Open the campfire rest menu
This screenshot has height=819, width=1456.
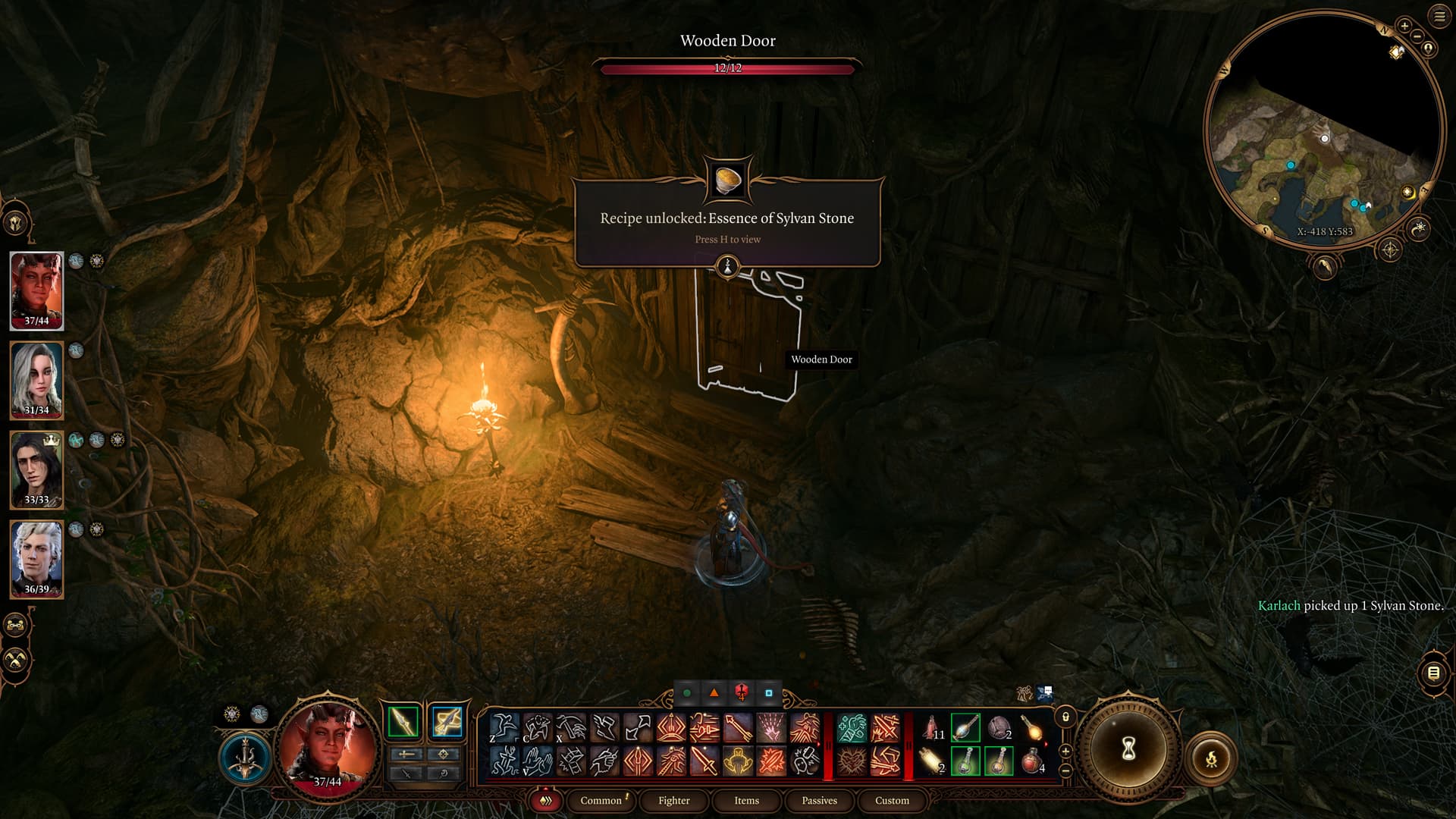tap(1211, 758)
